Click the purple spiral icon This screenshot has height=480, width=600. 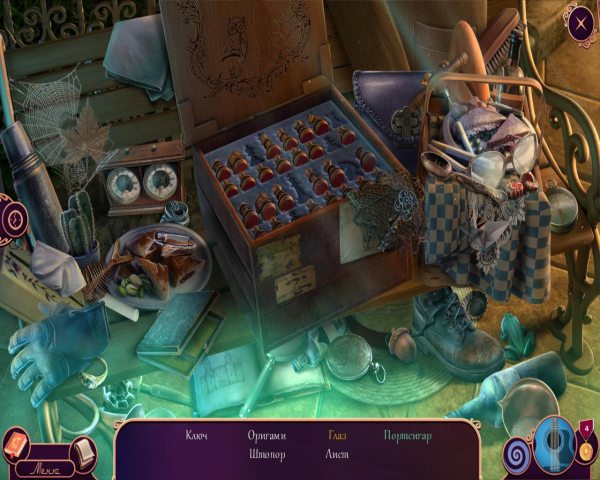point(519,454)
